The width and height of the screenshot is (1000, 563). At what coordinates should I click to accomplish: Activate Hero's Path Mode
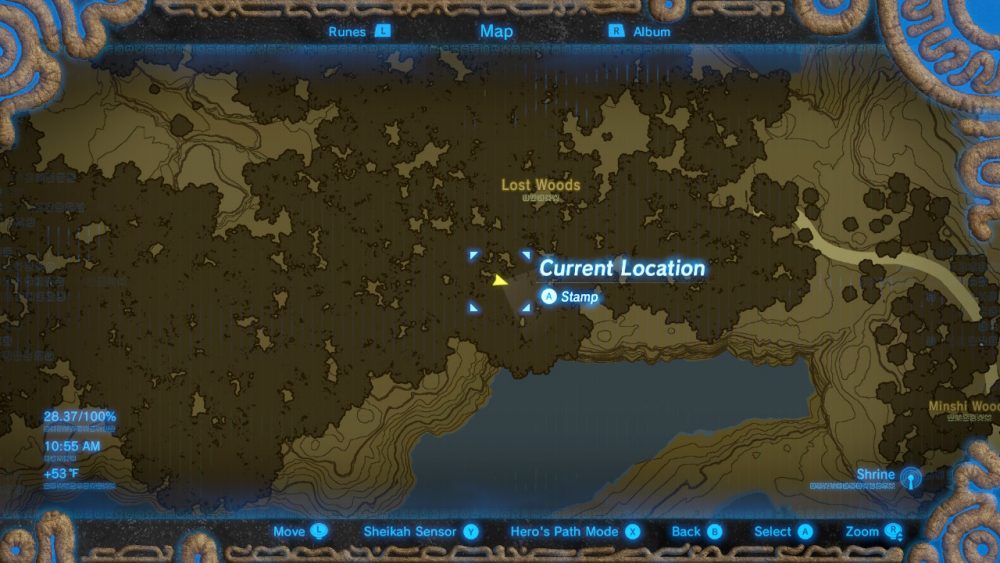[575, 532]
